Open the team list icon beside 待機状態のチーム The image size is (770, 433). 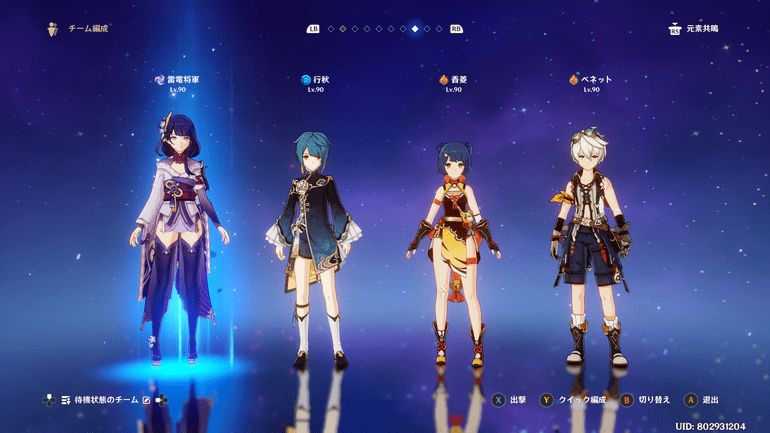66,400
